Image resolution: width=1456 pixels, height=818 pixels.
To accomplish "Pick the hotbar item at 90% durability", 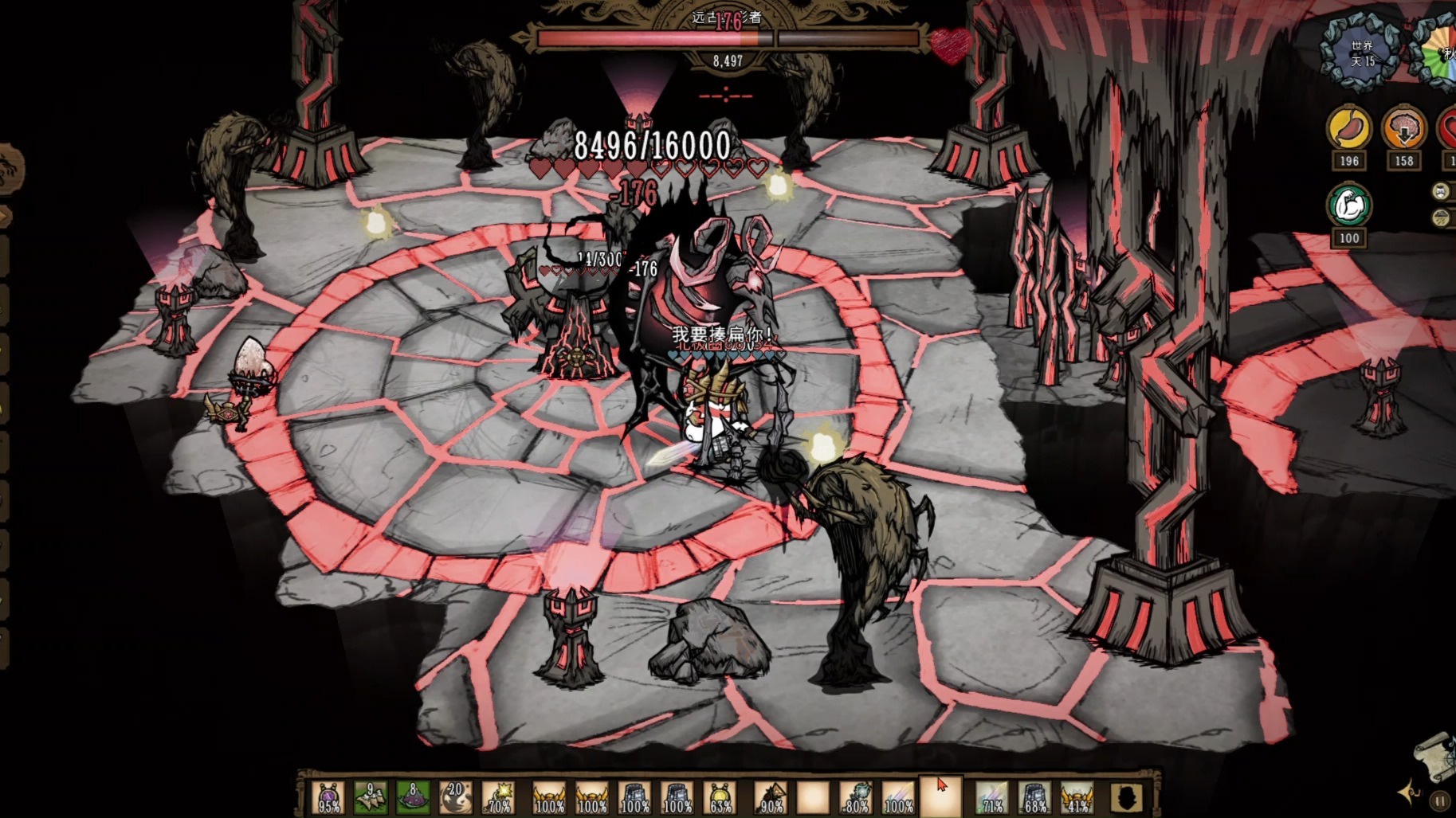I will [x=771, y=797].
